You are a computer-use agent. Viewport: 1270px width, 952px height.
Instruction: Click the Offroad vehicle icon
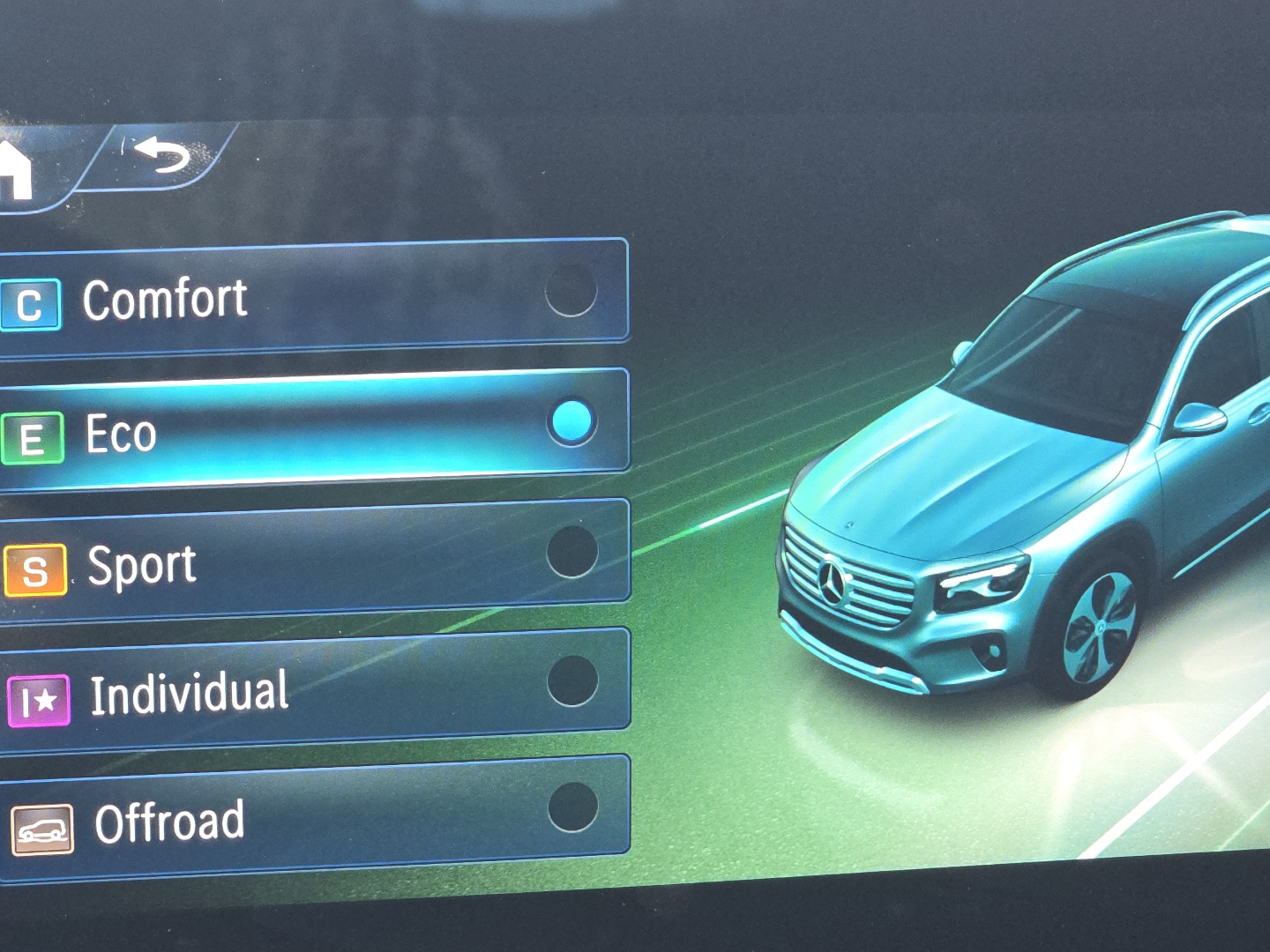click(42, 829)
